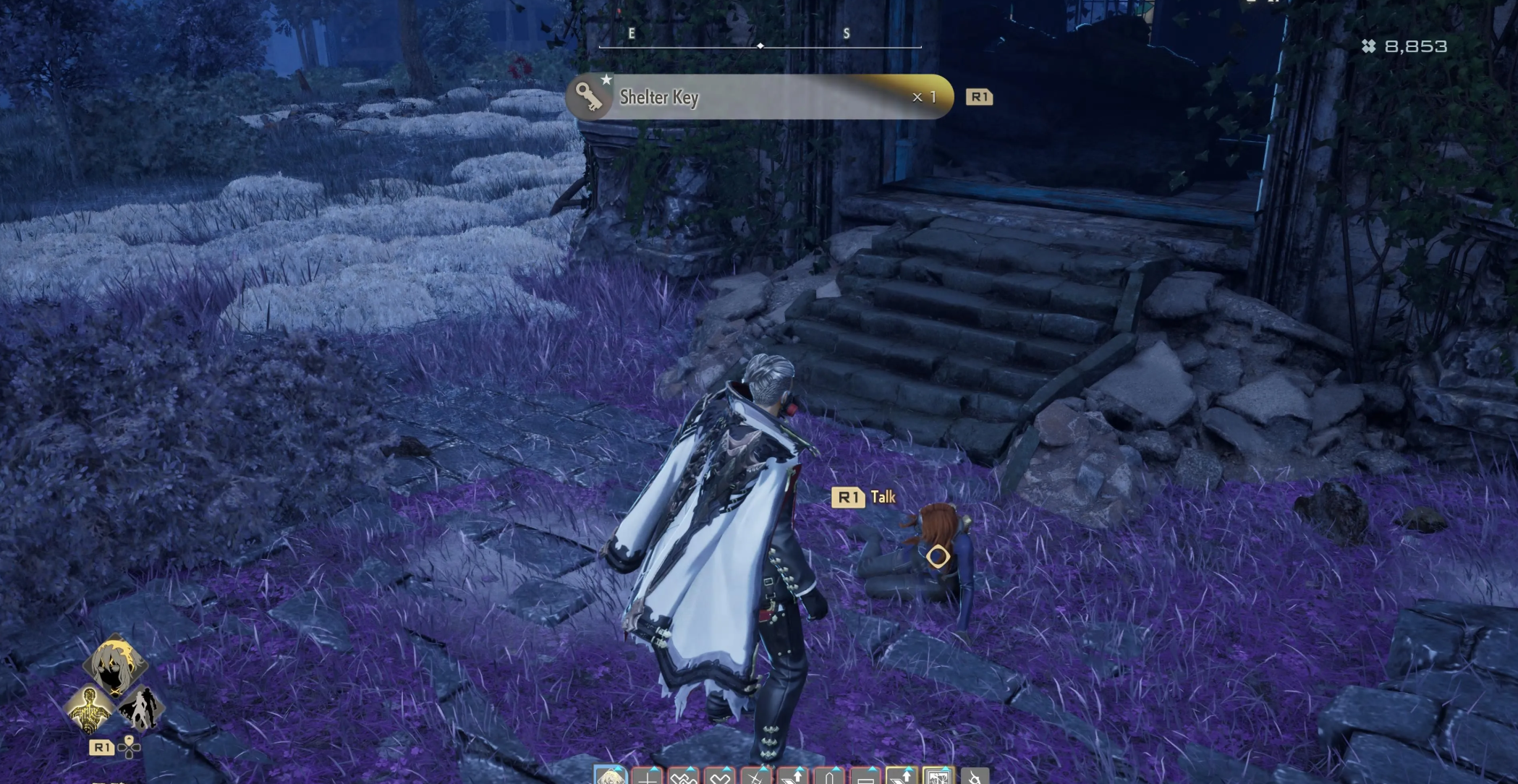Pick the blonde character portrait hotbar slot
Screen dimensions: 1518x784
tap(610, 777)
